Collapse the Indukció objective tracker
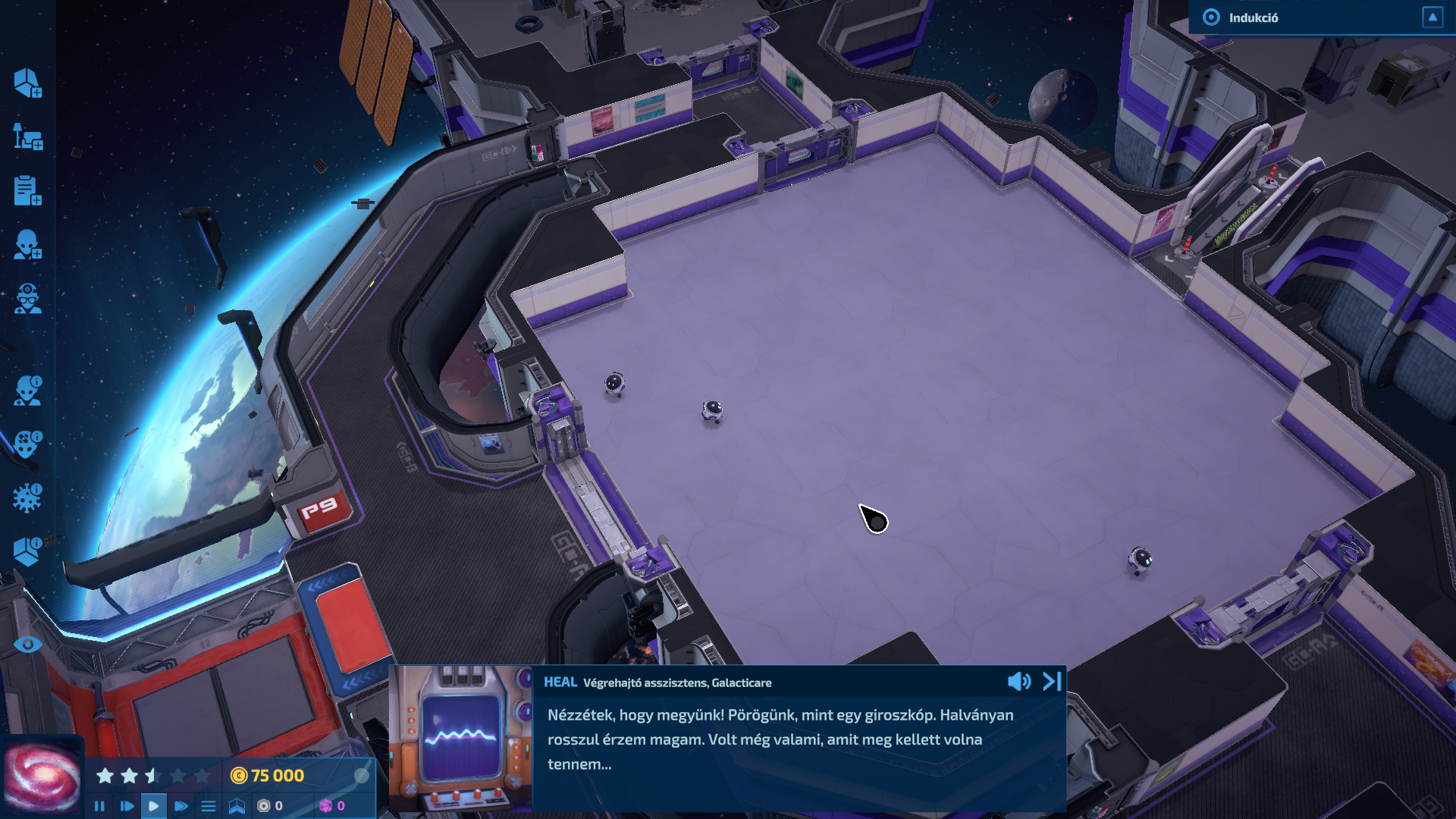The height and width of the screenshot is (819, 1456). click(x=1432, y=17)
